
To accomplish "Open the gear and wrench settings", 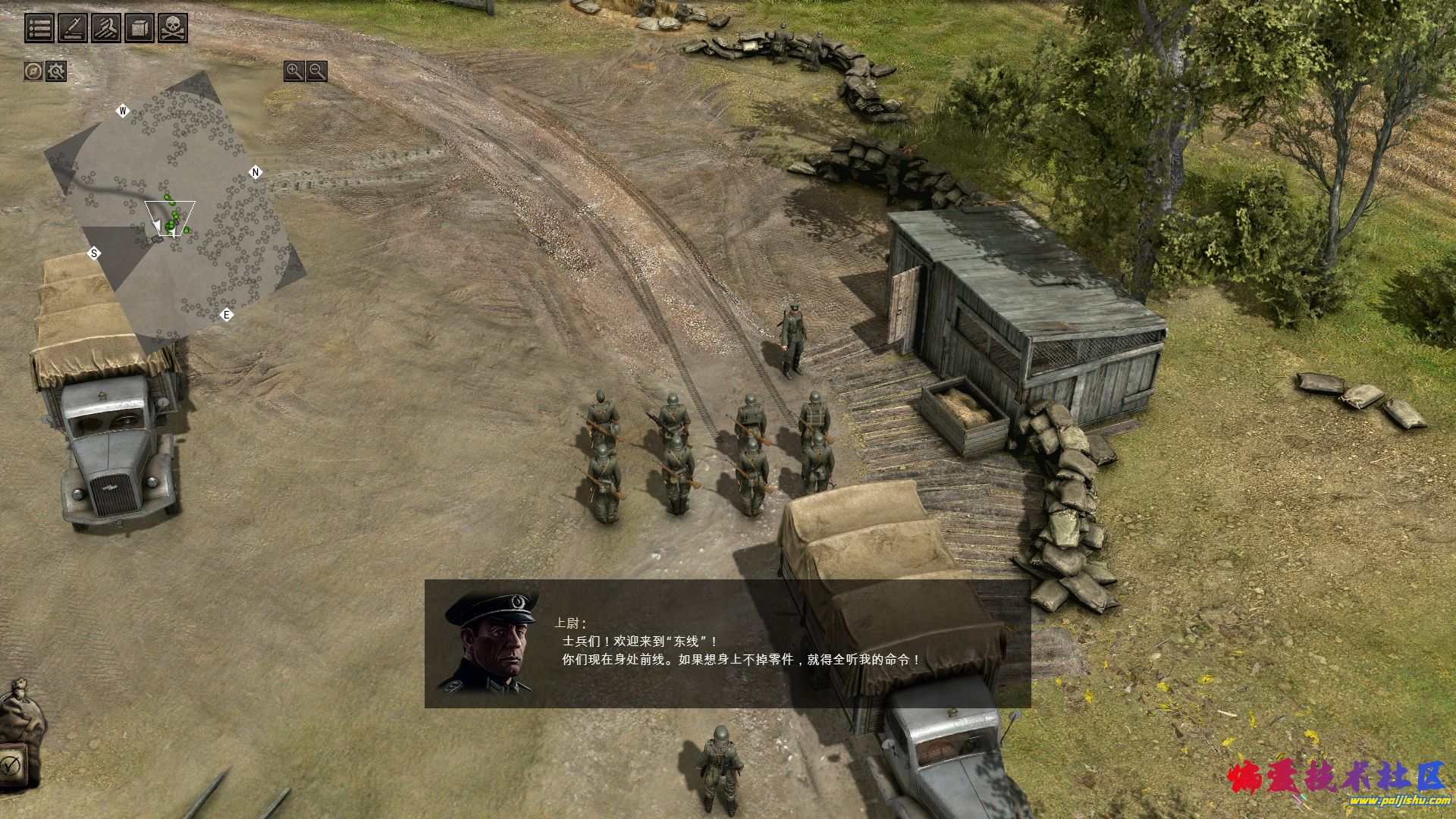I will [56, 71].
